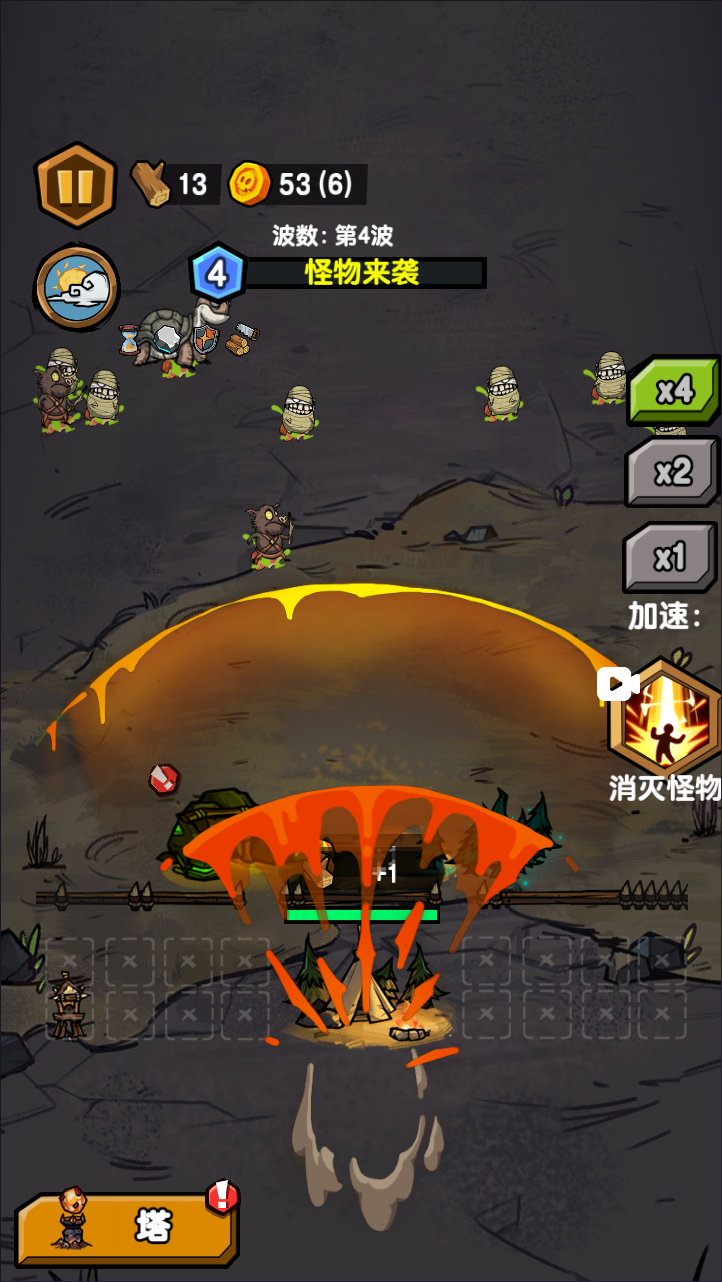Tap the sun and cloud weather icon
The width and height of the screenshot is (722, 1282).
76,287
